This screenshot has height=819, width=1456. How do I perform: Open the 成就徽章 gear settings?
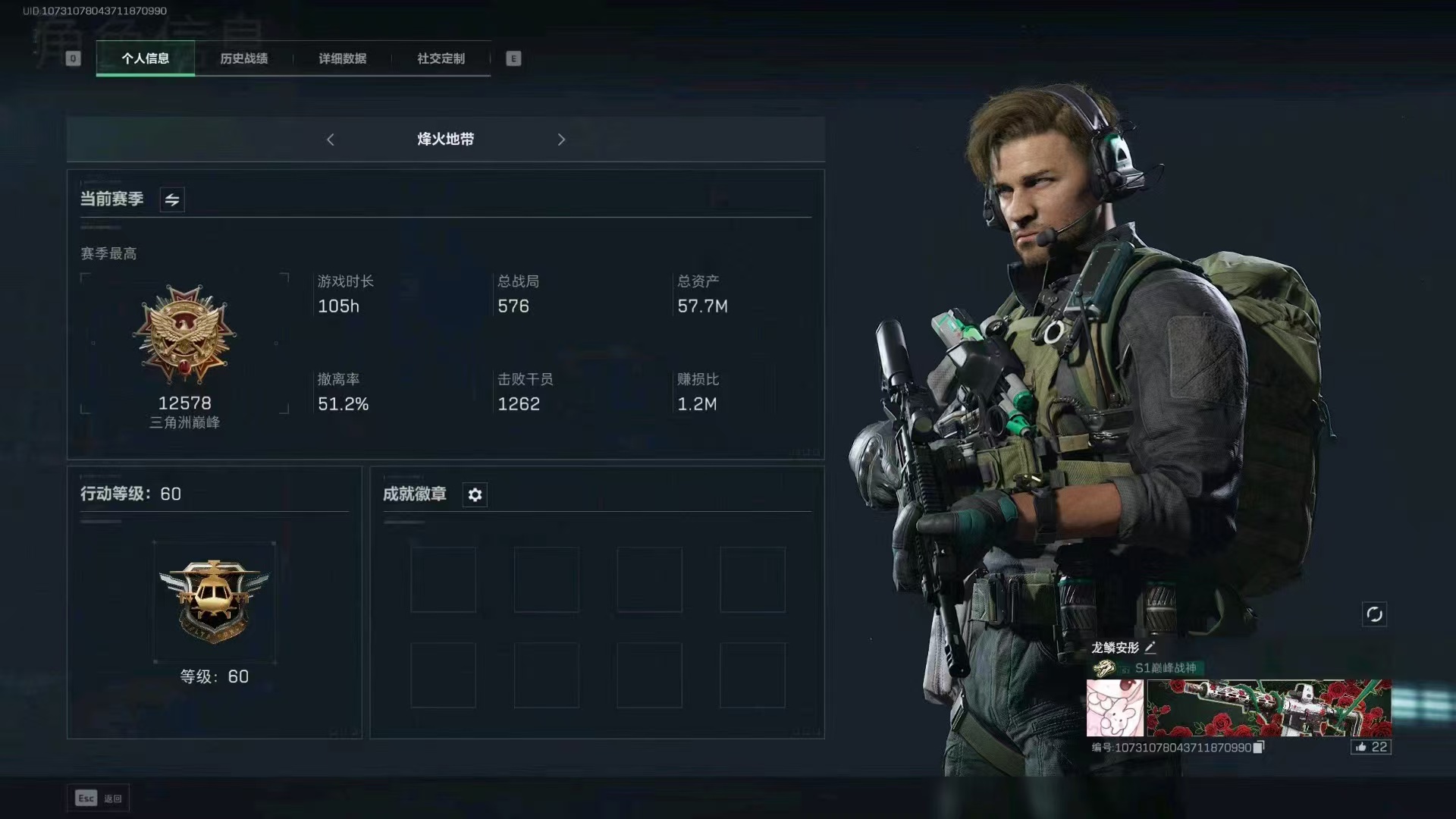475,494
